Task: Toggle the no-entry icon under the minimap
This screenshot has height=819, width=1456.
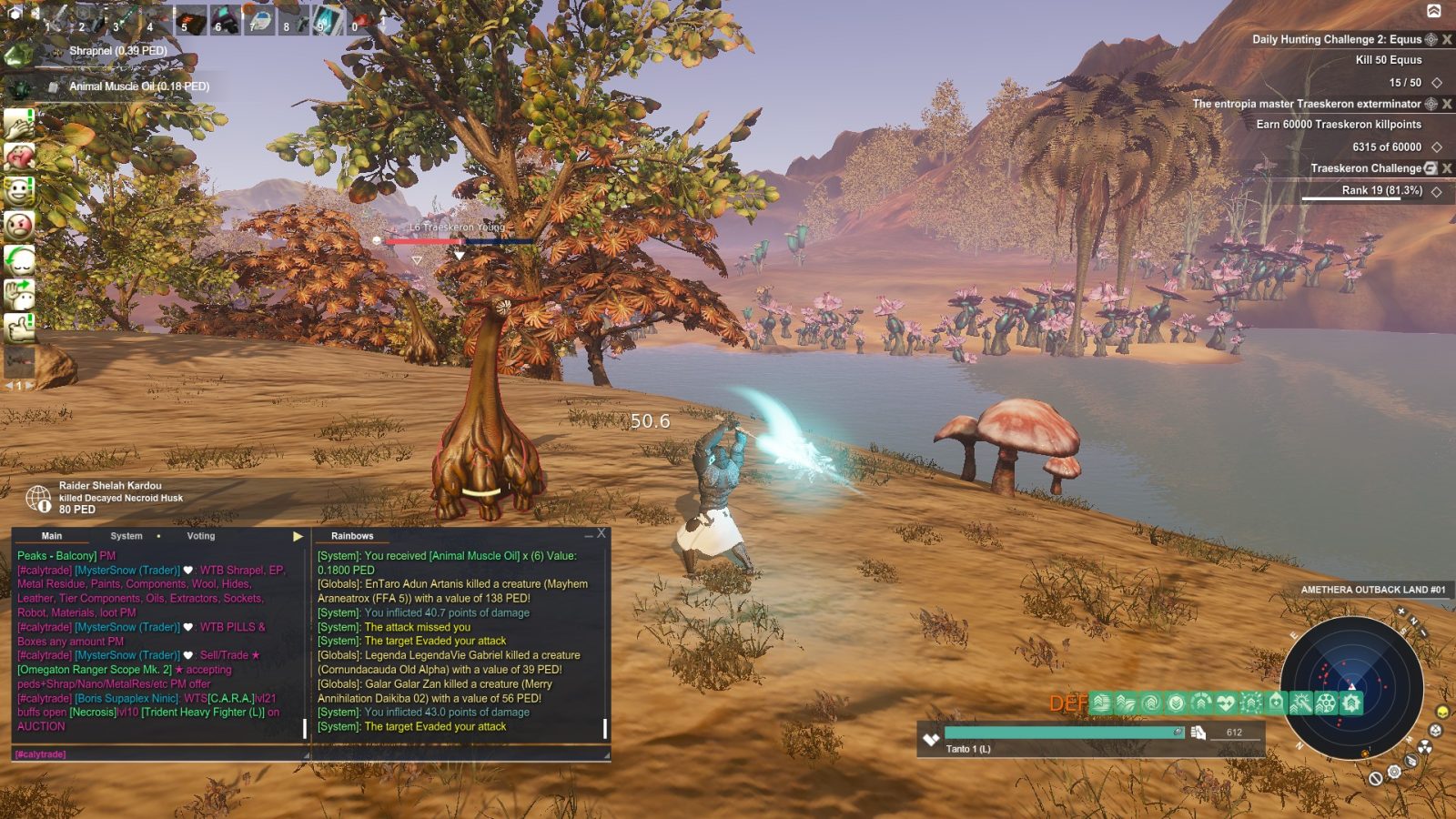Action: [x=1375, y=778]
